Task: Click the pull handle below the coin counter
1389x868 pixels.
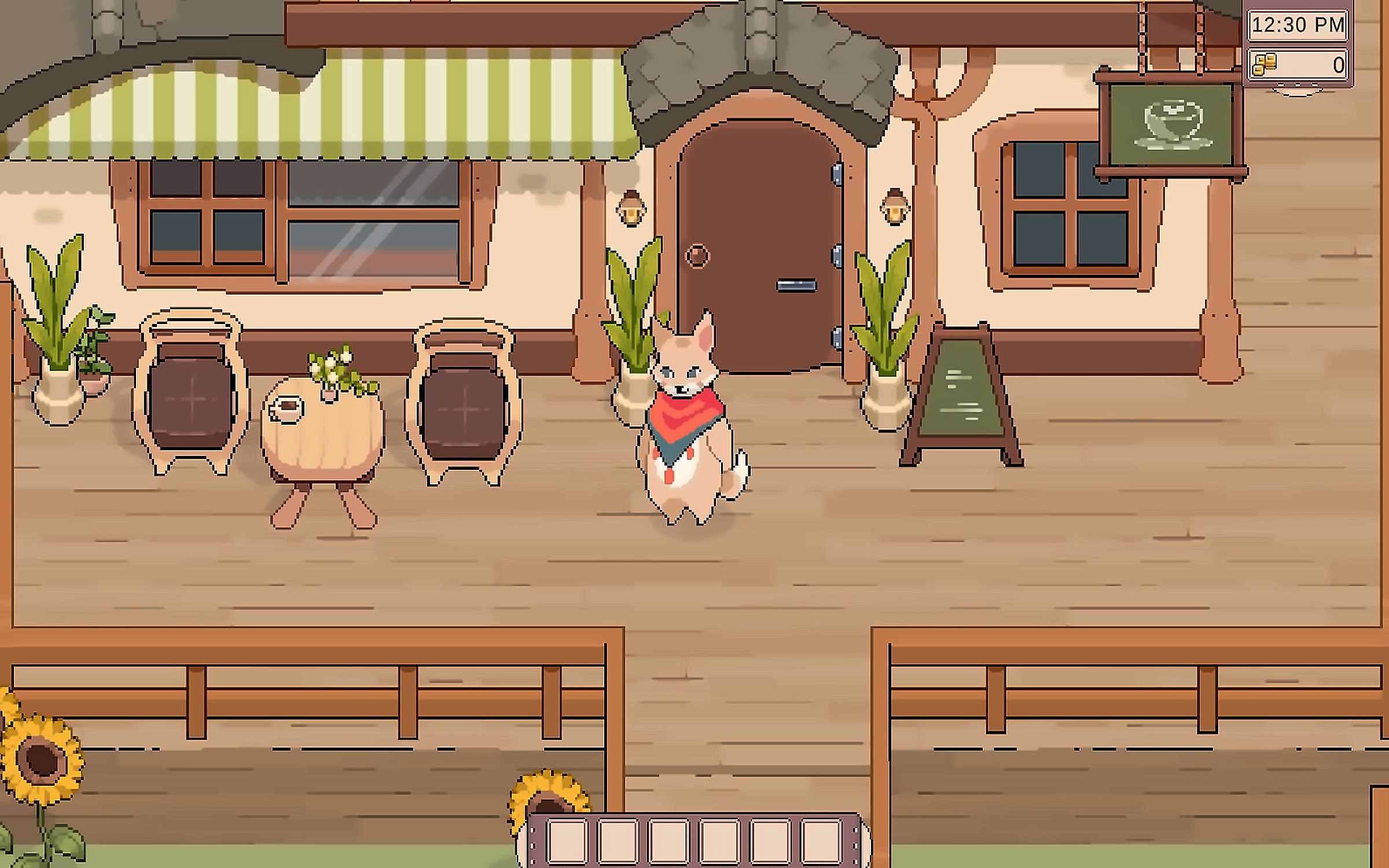Action: 1297,89
